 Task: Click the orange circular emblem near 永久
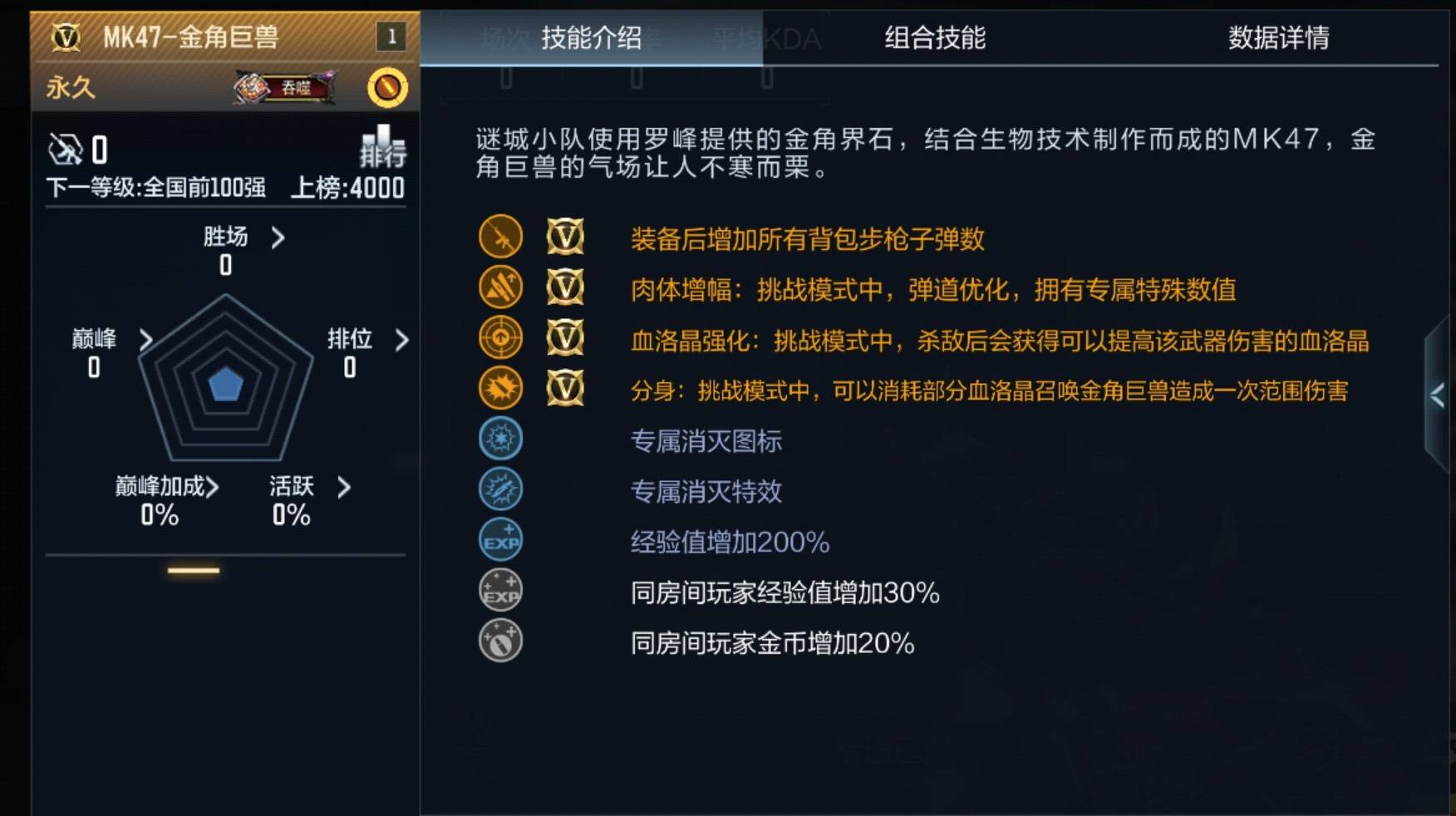(x=388, y=86)
